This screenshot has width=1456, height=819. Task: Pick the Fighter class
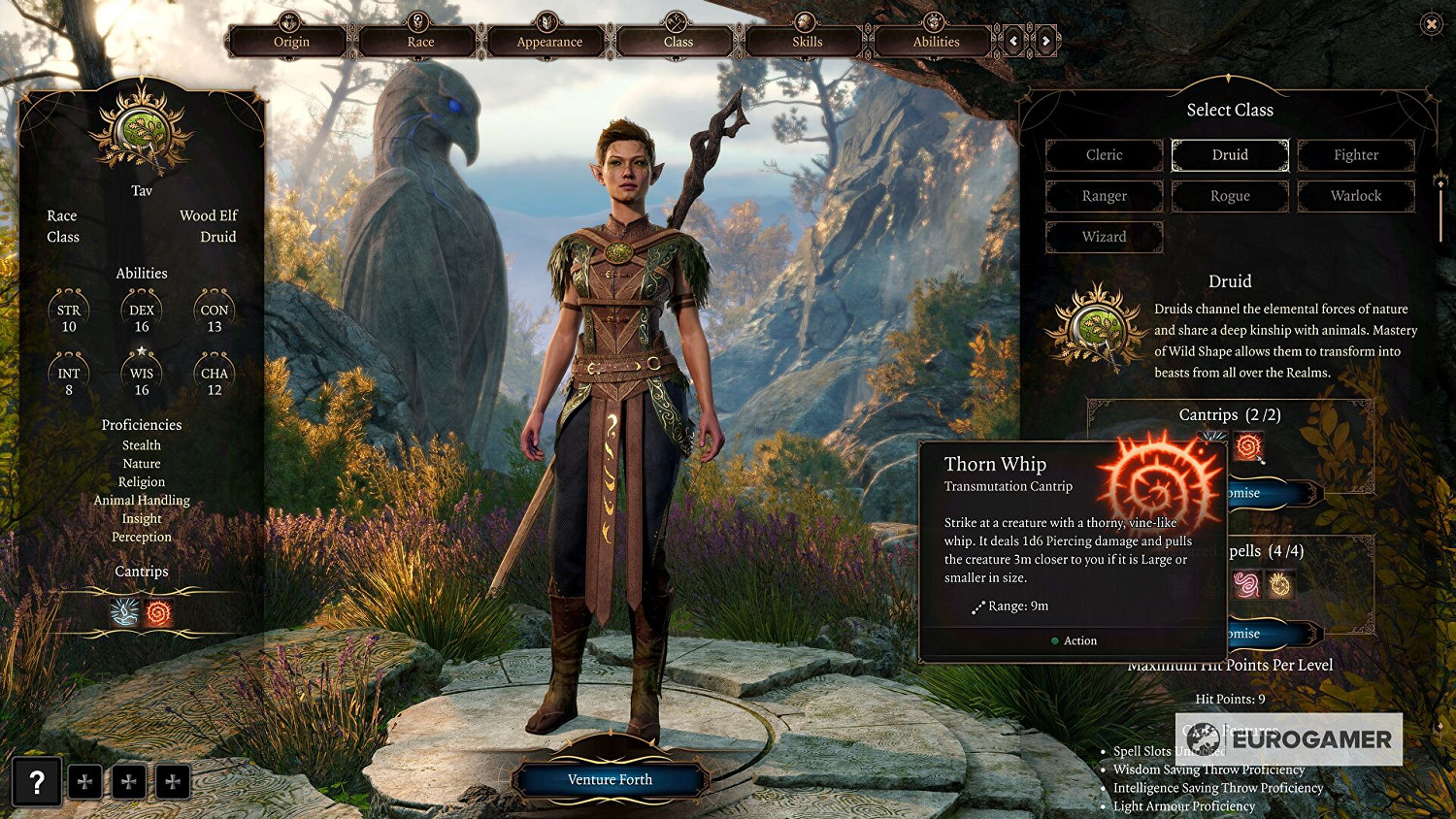tap(1356, 155)
